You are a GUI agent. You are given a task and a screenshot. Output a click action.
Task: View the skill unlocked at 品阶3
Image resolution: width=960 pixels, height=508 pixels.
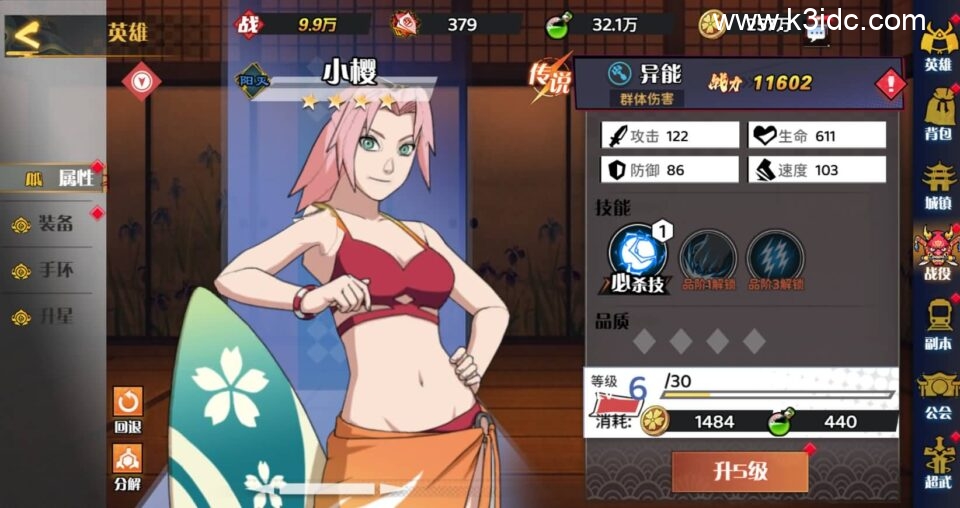tap(775, 256)
